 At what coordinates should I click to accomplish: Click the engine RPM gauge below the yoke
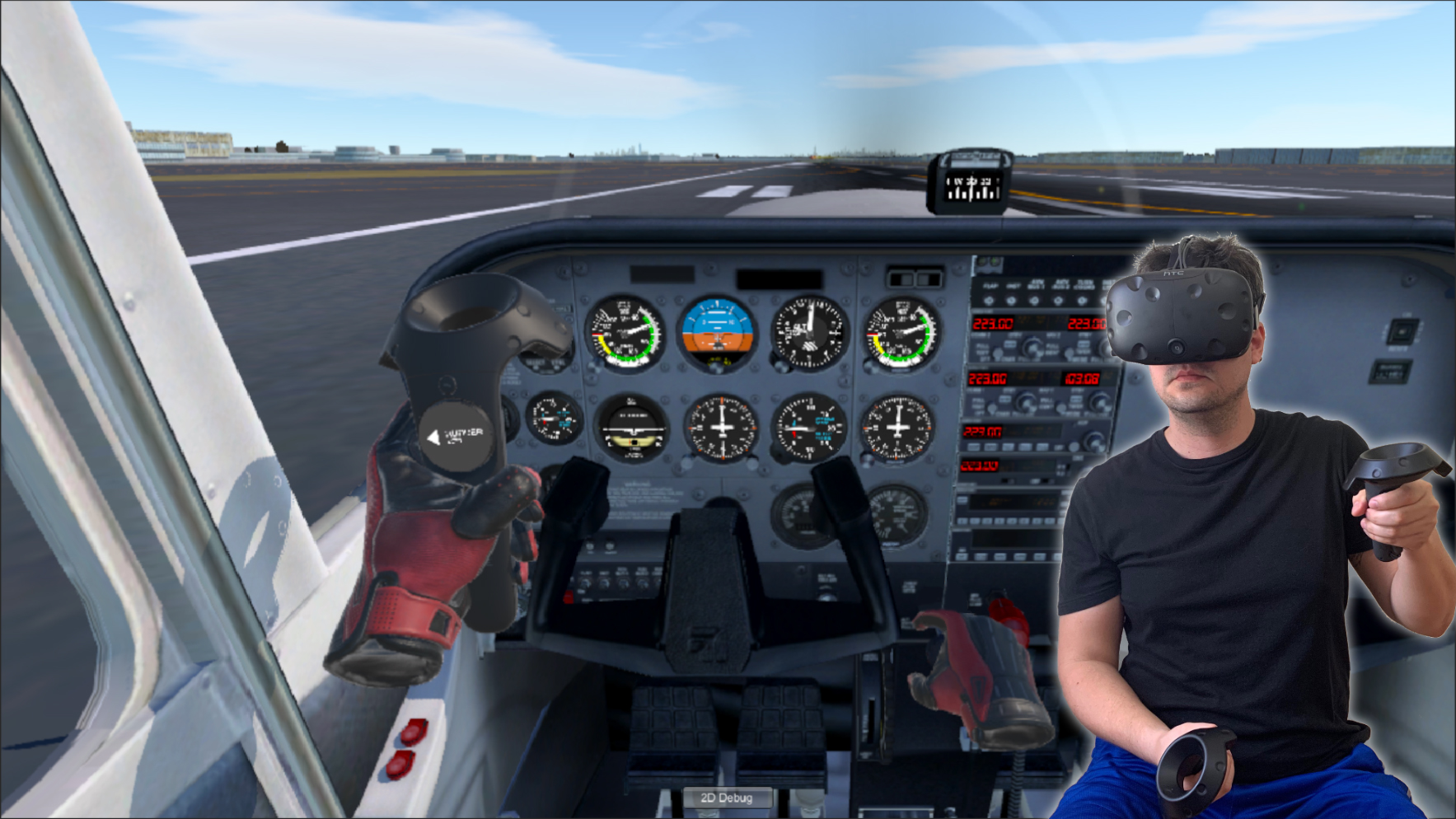pyautogui.click(x=798, y=515)
